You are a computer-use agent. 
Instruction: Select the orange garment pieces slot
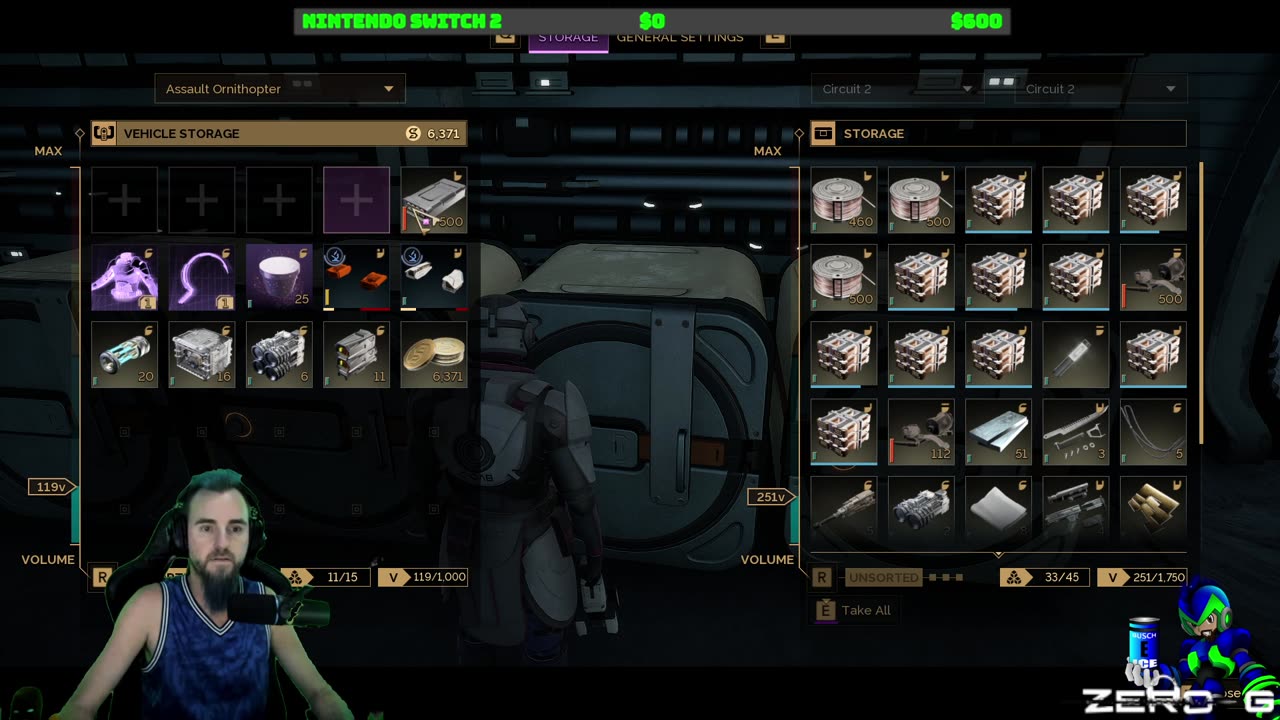point(357,277)
